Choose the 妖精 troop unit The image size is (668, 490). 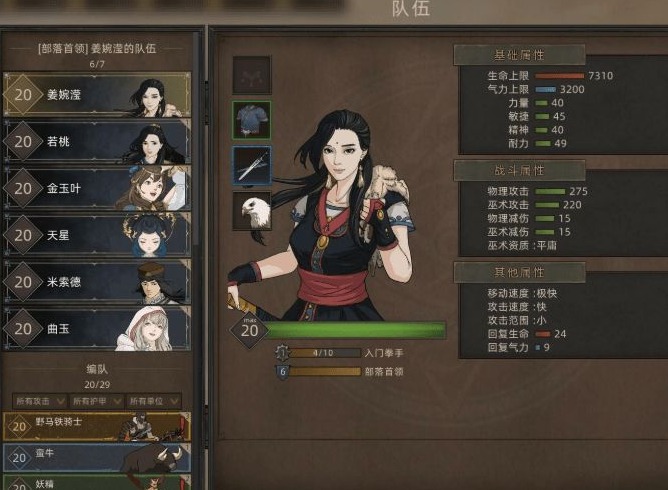[x=97, y=482]
